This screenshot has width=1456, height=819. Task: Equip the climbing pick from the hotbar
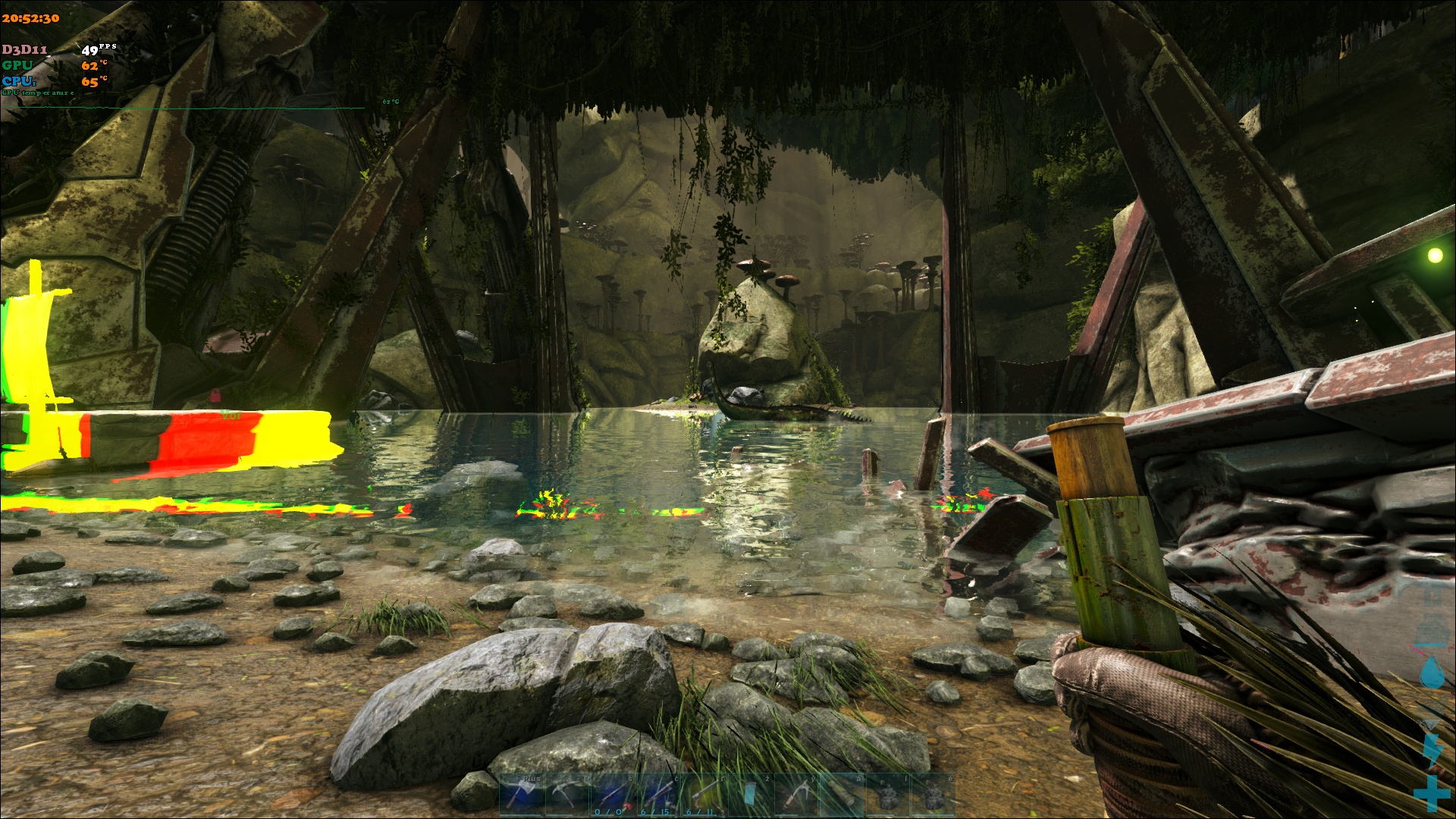click(795, 795)
